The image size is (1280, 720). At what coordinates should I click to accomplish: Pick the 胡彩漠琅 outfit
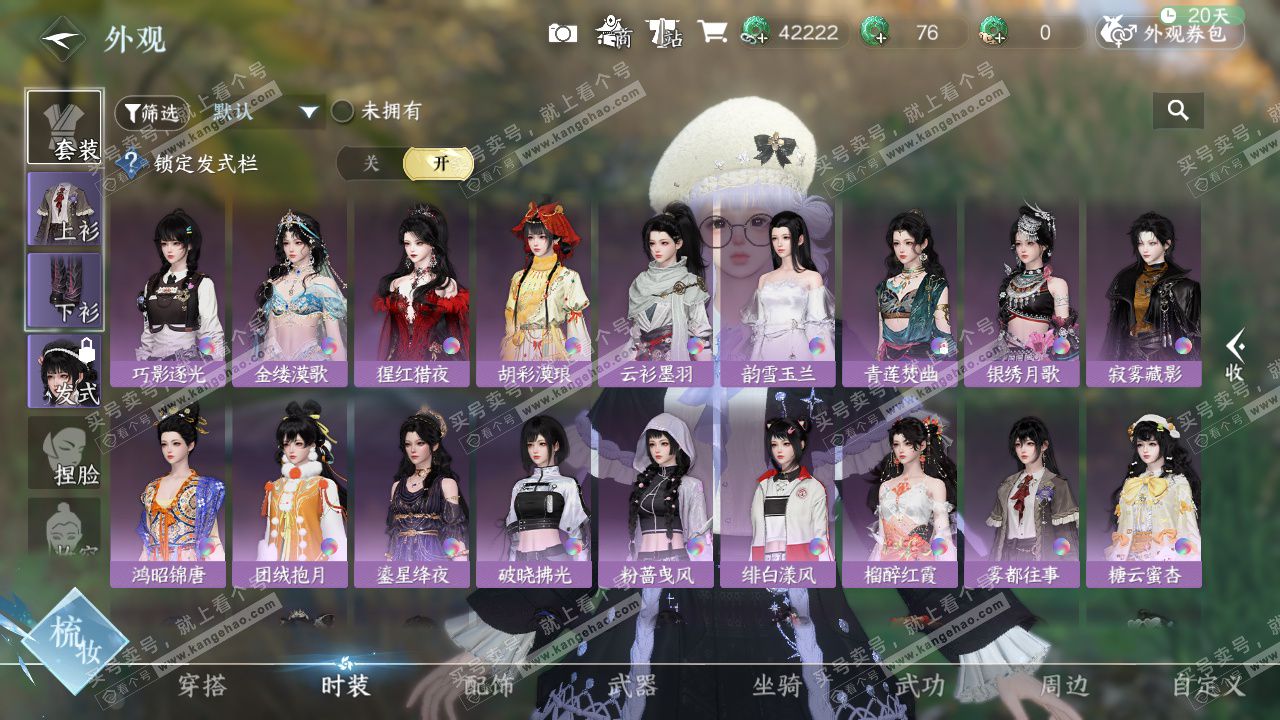(x=534, y=294)
